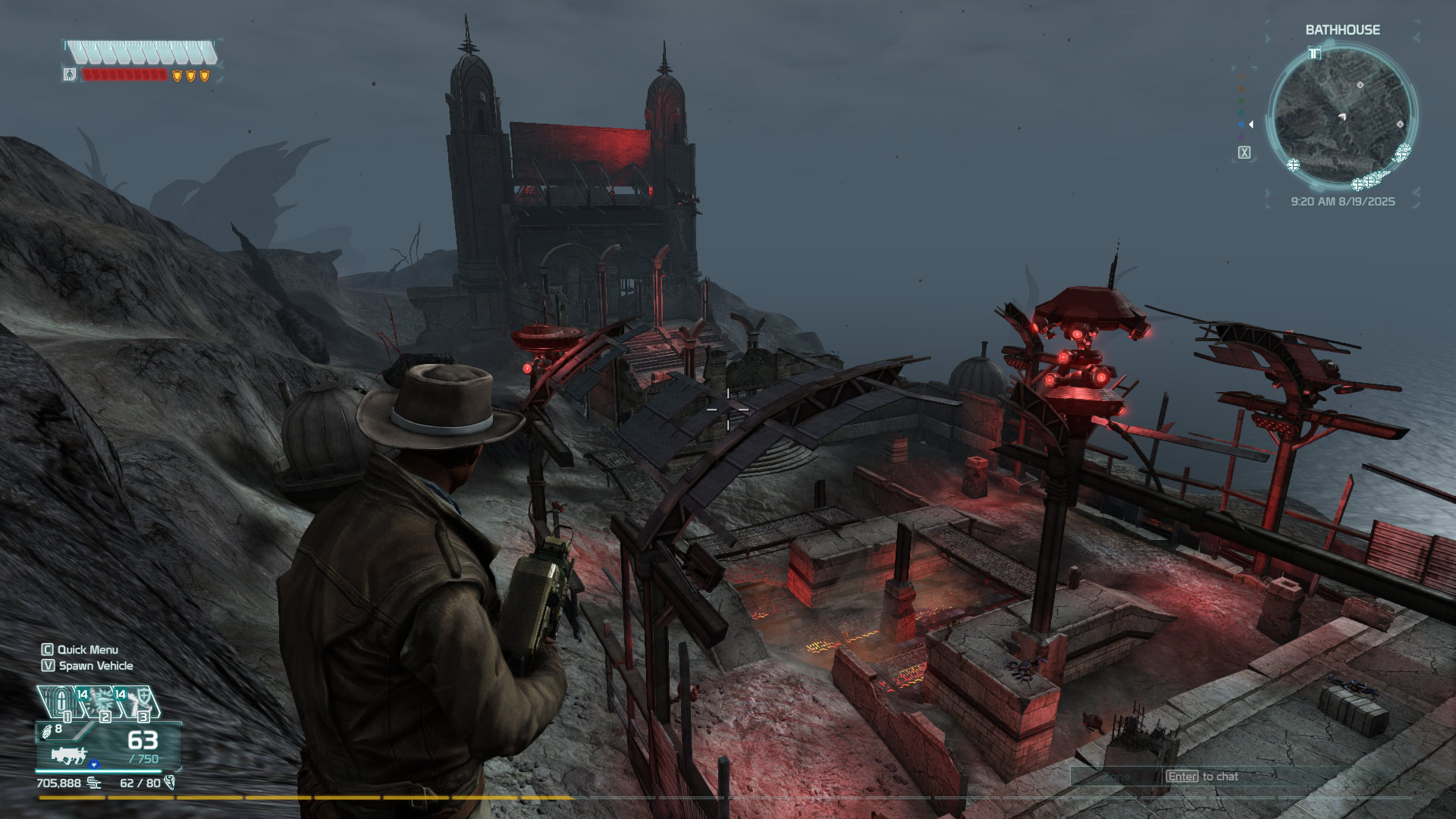Screen dimensions: 1456x819
Task: Select the purple dot beside the minimap
Action: 1241,137
